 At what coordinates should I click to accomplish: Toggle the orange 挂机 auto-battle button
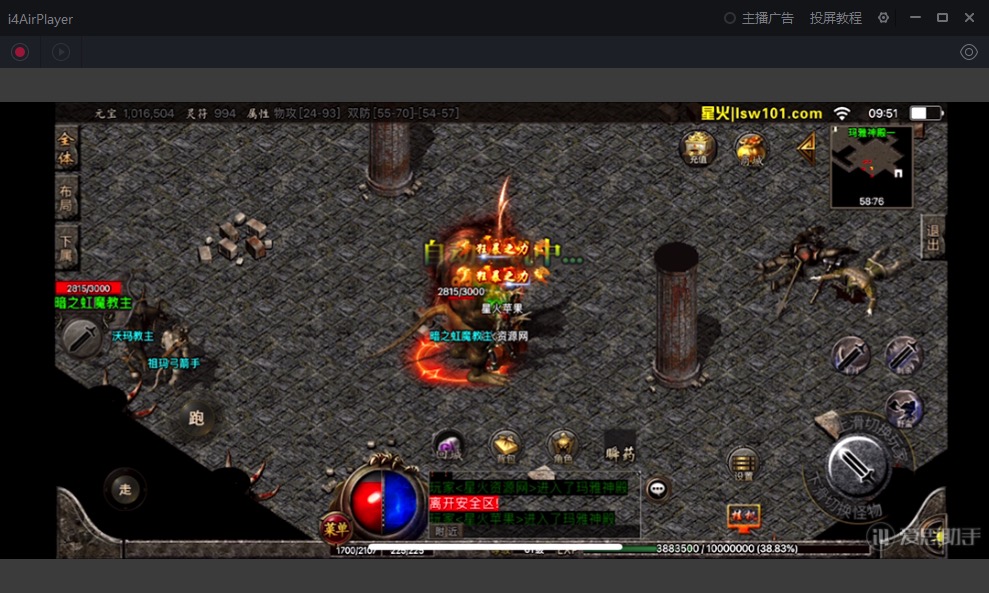pyautogui.click(x=743, y=516)
